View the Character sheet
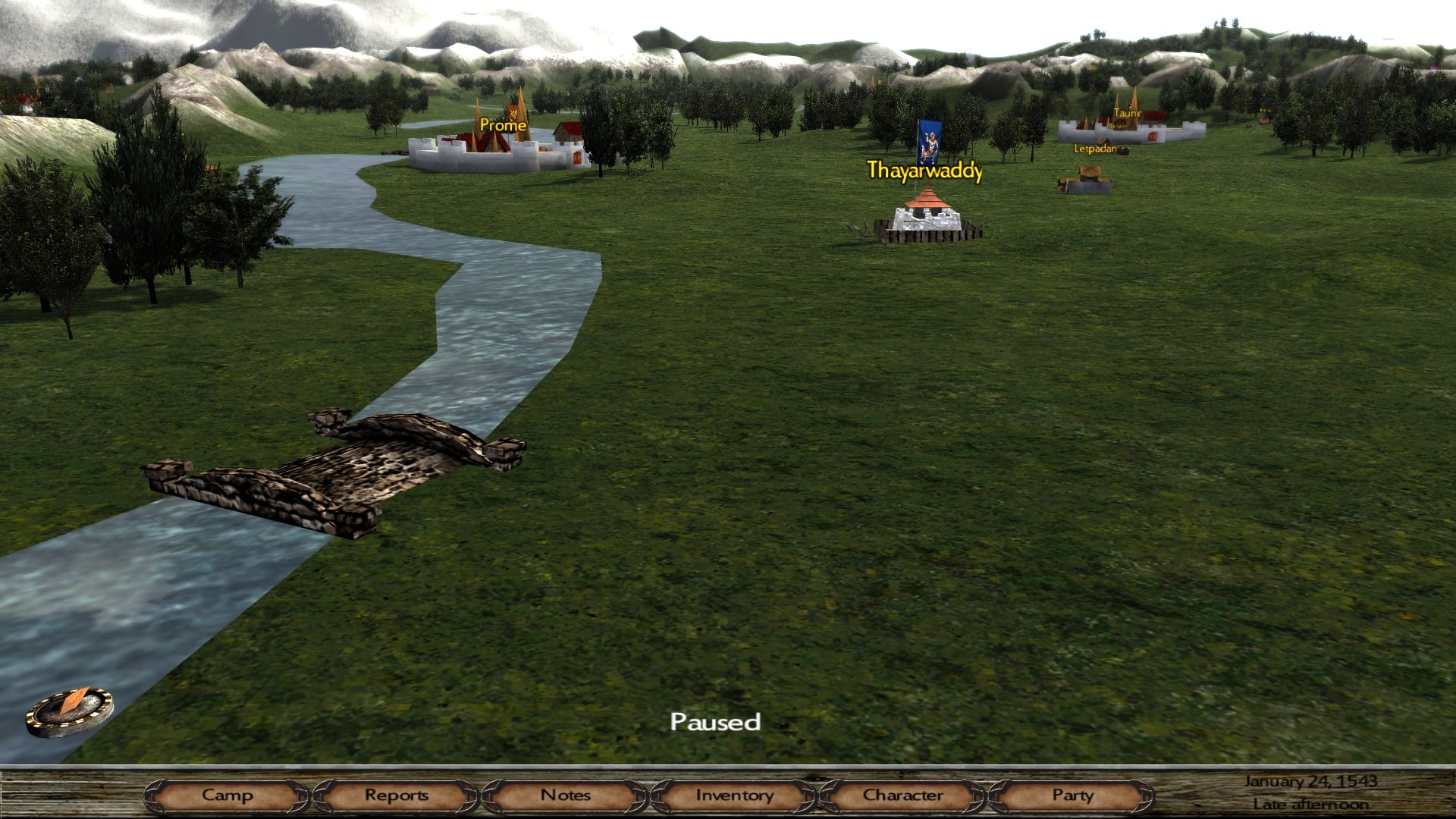The image size is (1456, 819). coord(902,795)
